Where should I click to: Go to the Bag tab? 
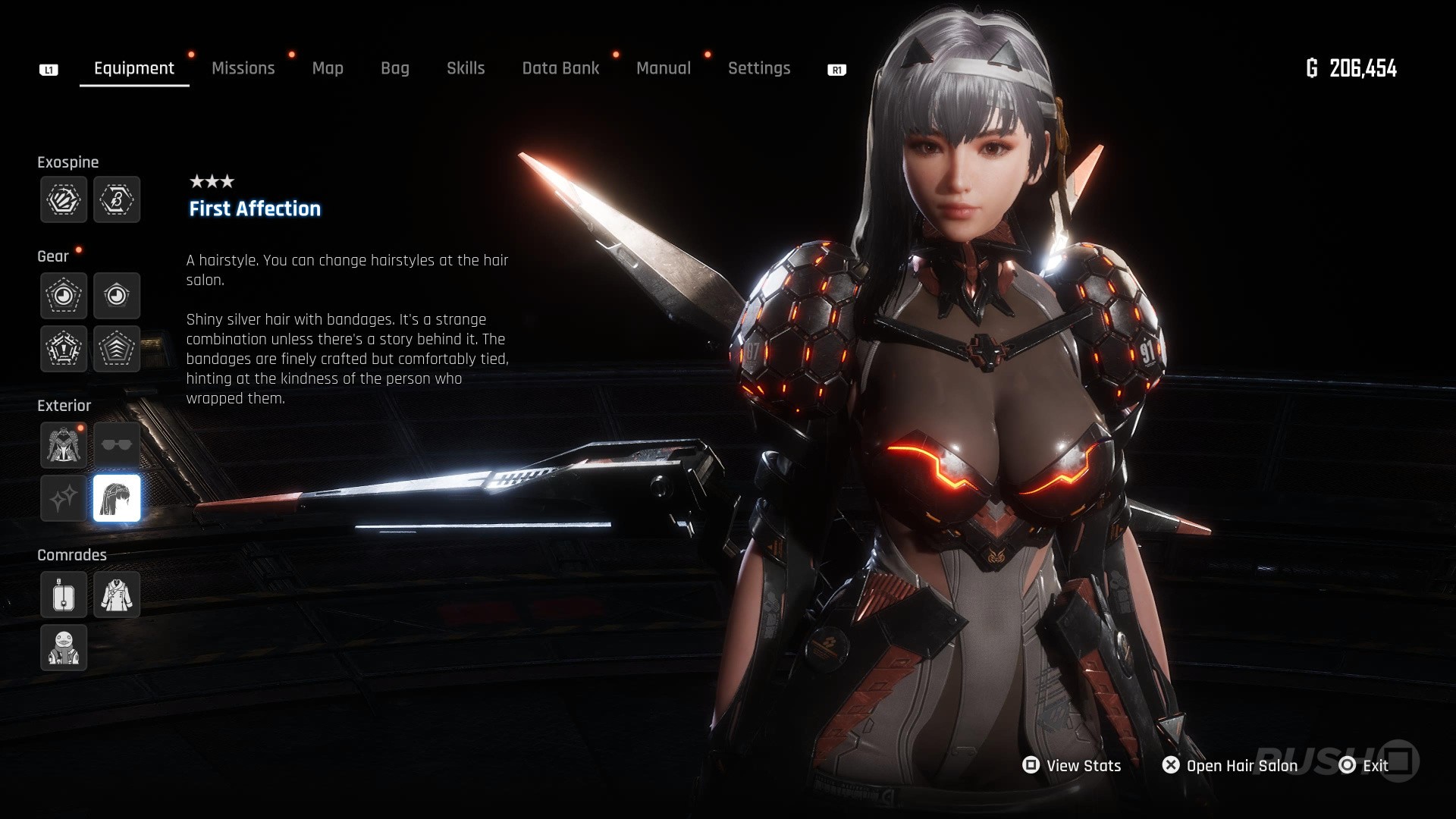click(394, 68)
